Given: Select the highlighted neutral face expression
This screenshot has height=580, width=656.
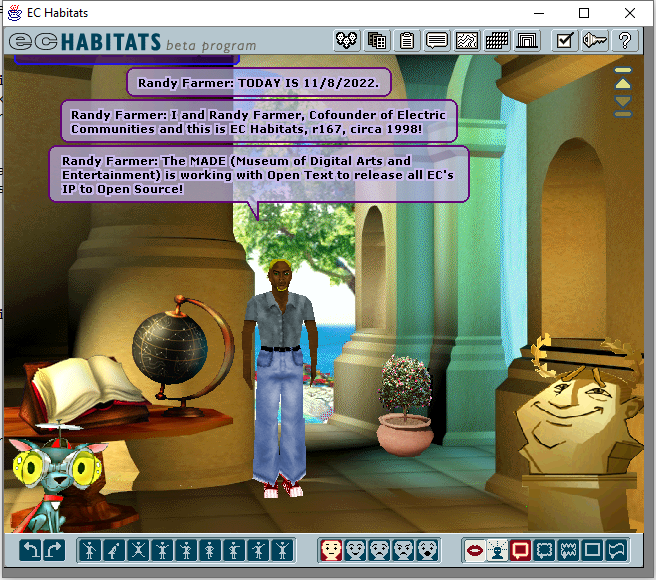Looking at the screenshot, I should pos(331,549).
